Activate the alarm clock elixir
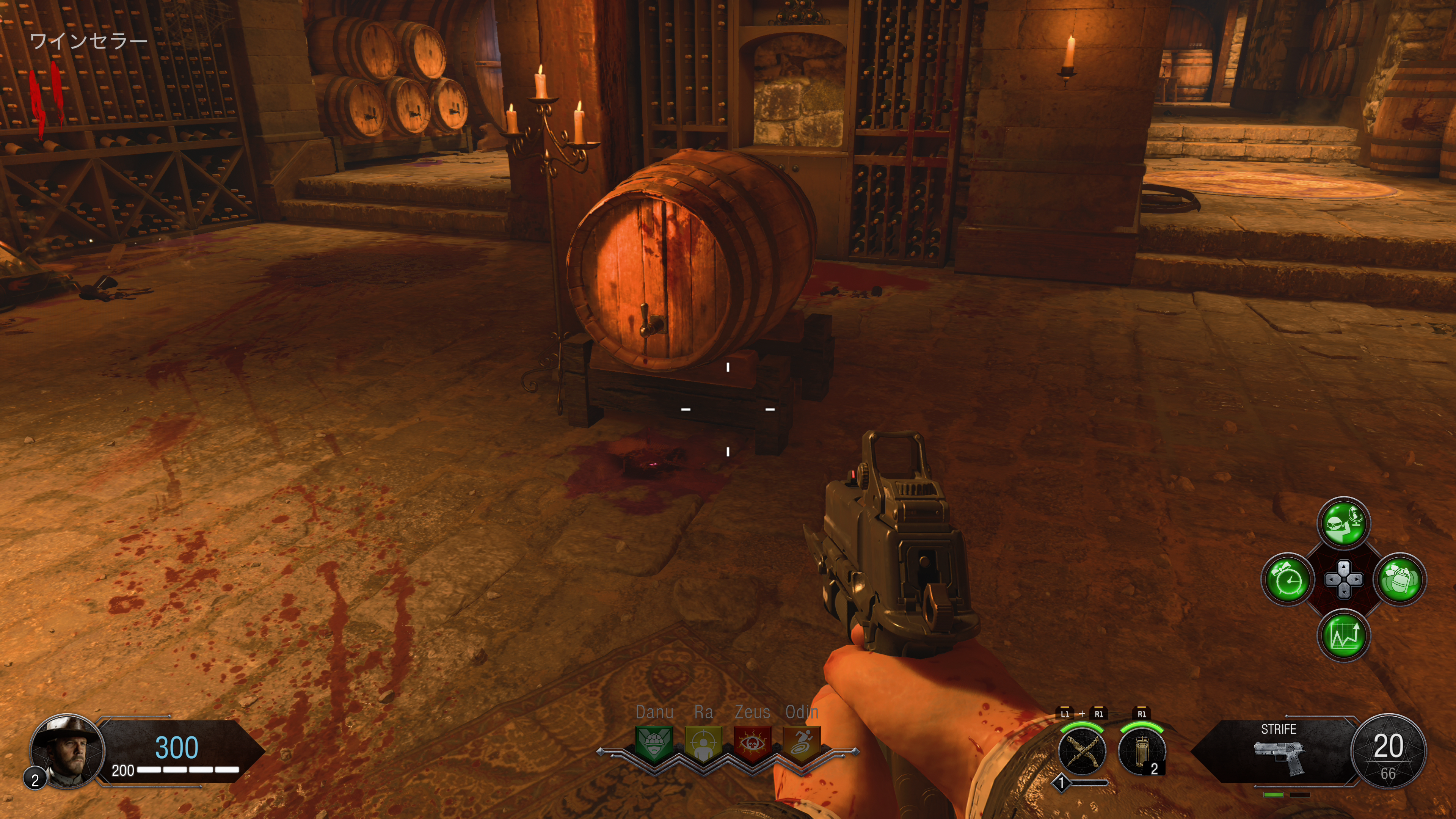The height and width of the screenshot is (819, 1456). tap(1288, 579)
